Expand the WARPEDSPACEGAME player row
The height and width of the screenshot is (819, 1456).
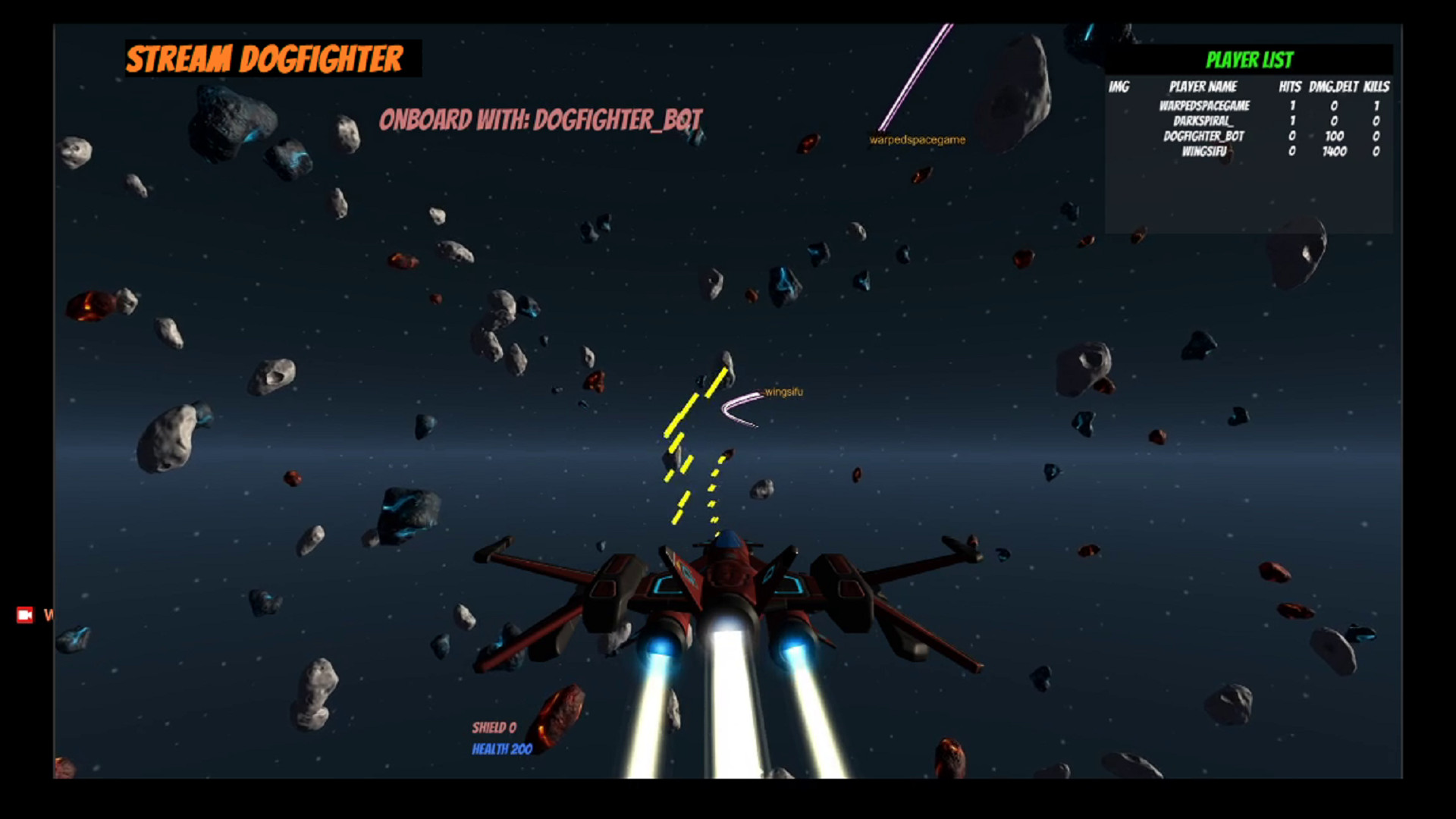1204,106
